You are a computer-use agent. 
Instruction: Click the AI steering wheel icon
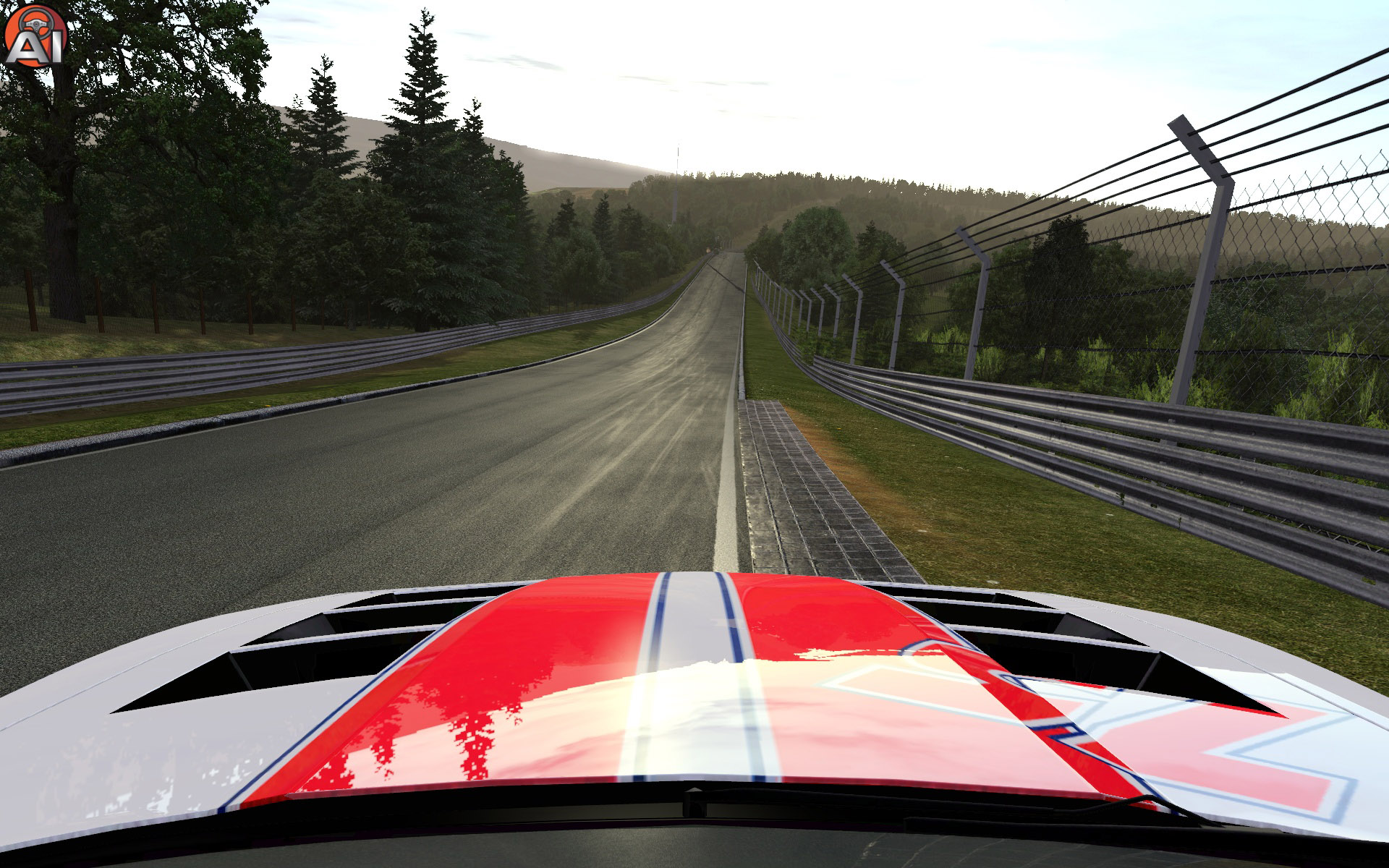pyautogui.click(x=34, y=36)
